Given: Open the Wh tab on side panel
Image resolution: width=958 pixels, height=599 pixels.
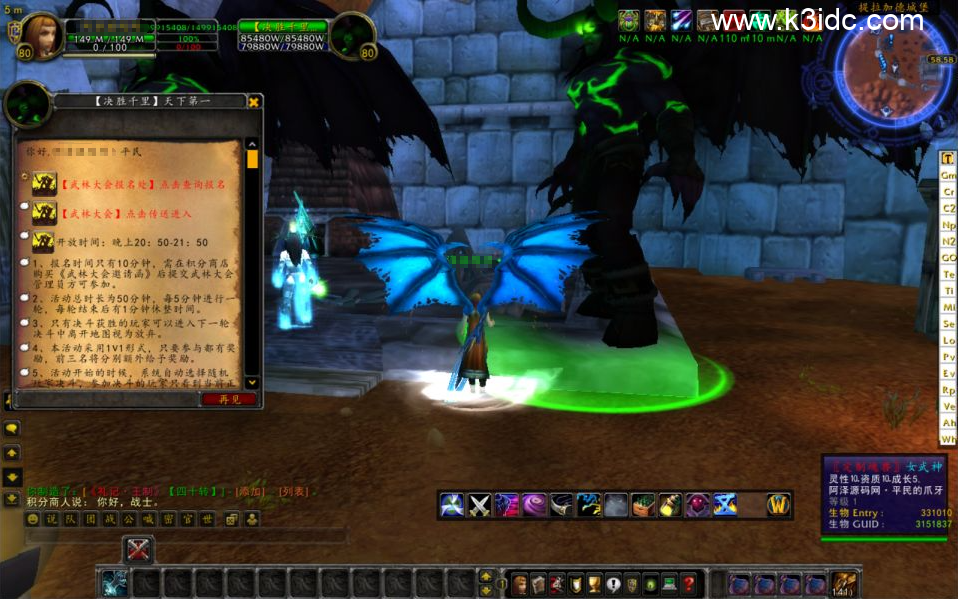Looking at the screenshot, I should point(948,439).
